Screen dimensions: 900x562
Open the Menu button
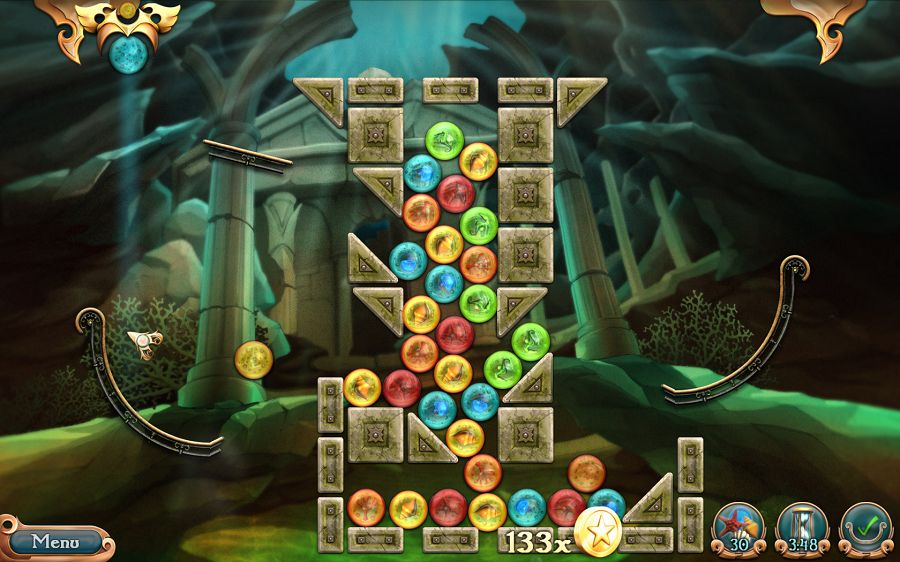55,542
